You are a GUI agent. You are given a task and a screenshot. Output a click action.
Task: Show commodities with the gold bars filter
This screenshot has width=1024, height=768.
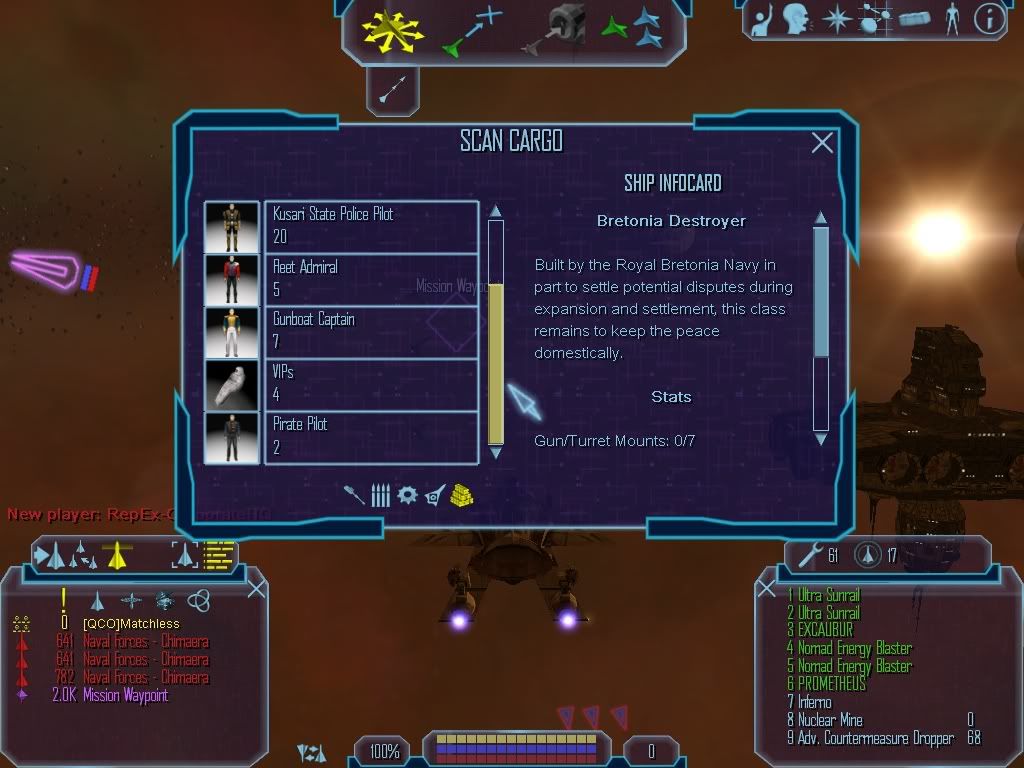[x=460, y=495]
